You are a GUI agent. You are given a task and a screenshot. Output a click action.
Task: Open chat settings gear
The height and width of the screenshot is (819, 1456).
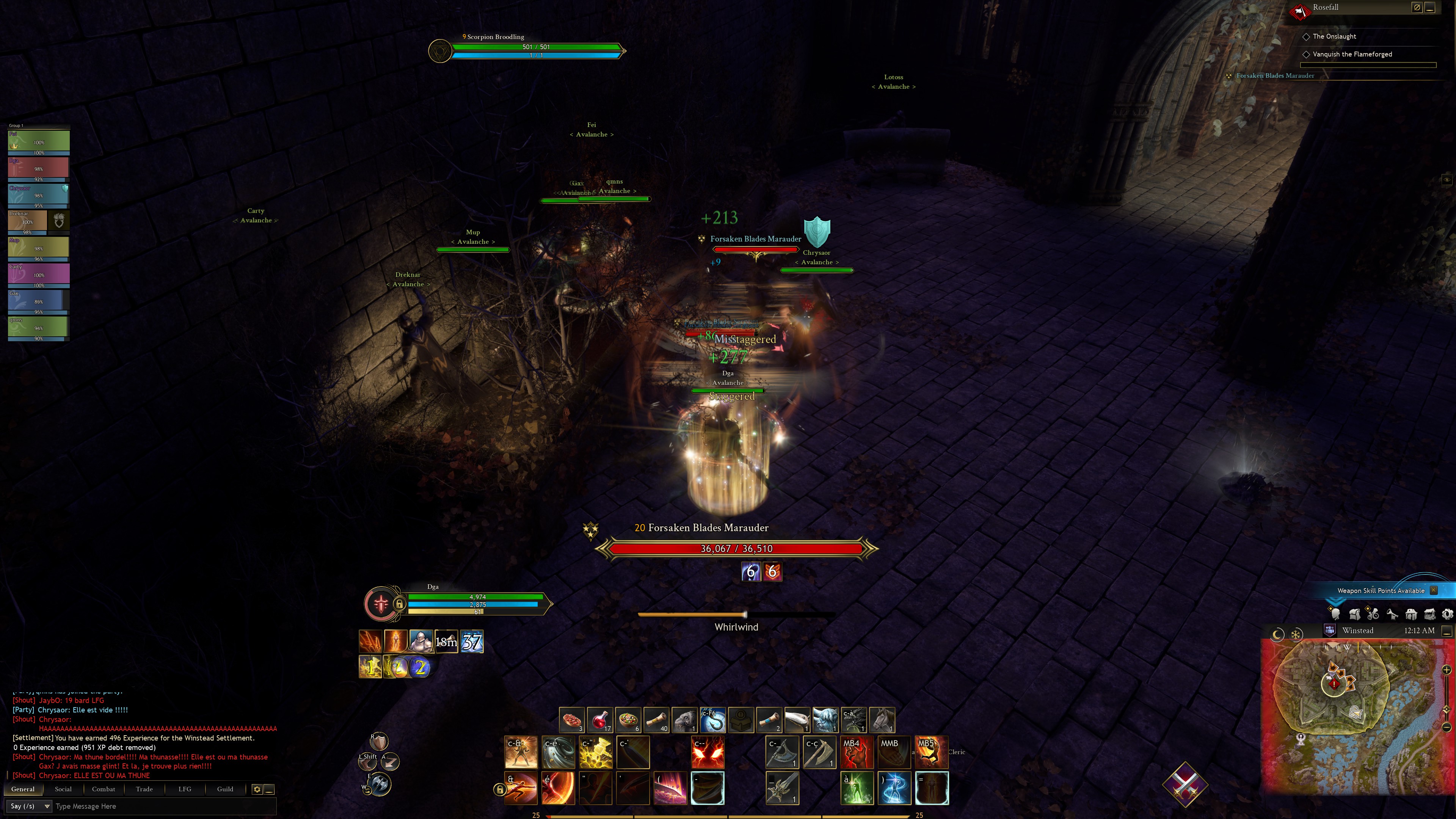pyautogui.click(x=257, y=789)
